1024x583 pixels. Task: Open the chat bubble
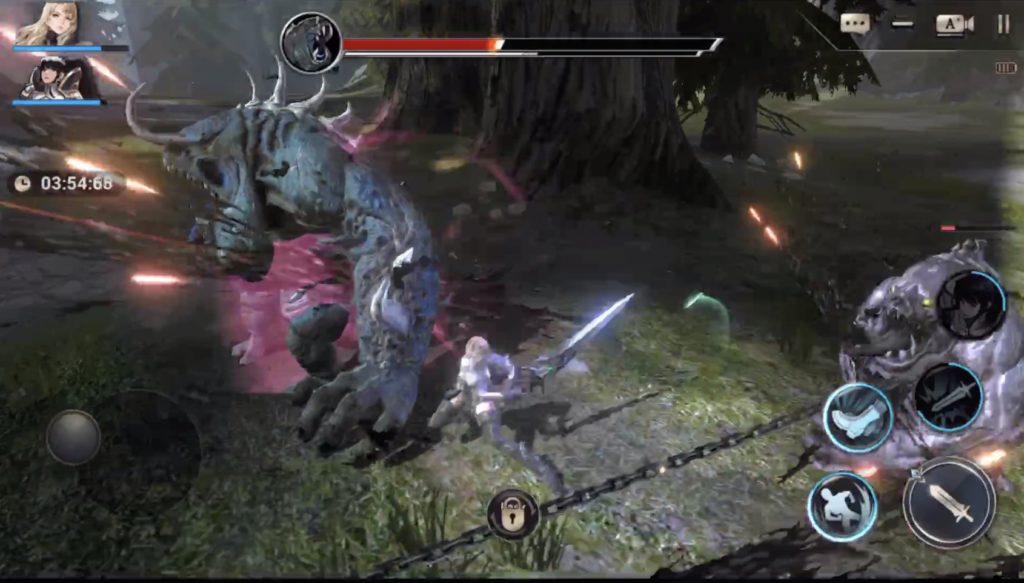click(x=855, y=25)
